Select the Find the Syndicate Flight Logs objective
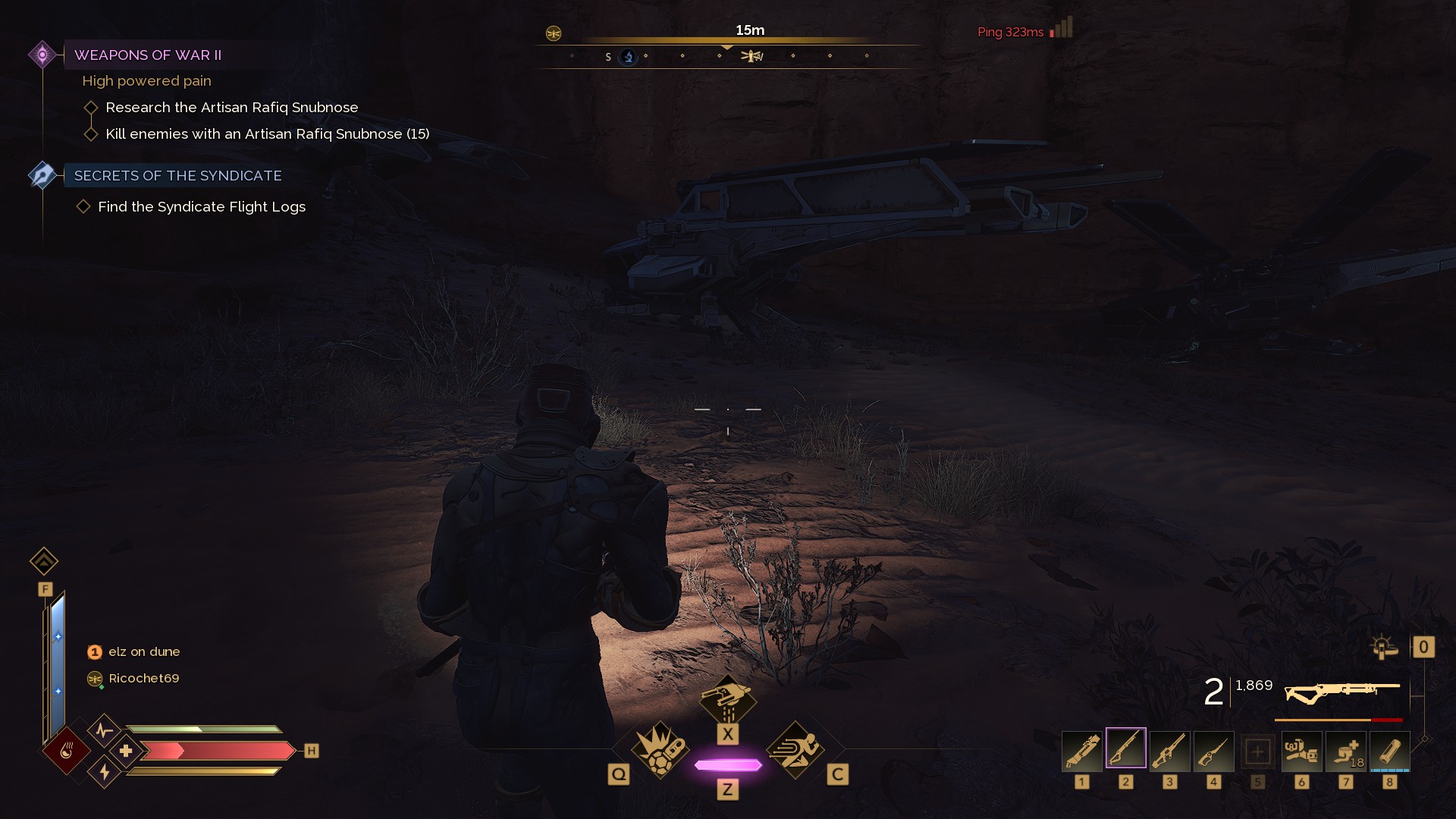 click(202, 207)
